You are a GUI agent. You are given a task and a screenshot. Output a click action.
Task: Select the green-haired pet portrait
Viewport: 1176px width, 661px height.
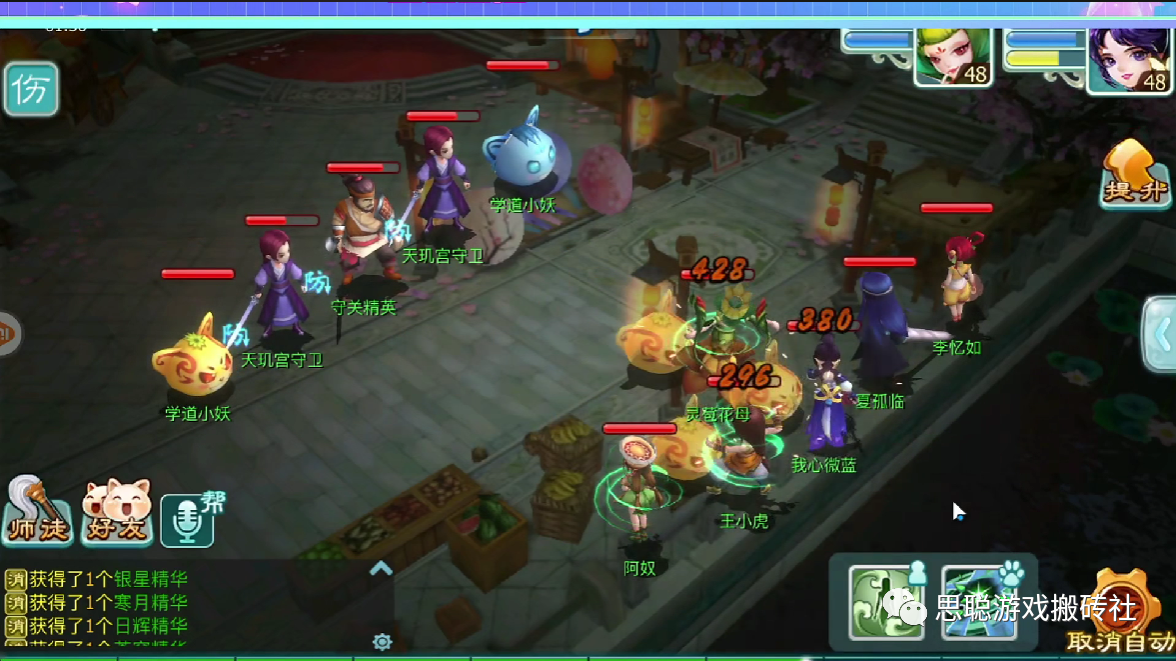pos(952,58)
